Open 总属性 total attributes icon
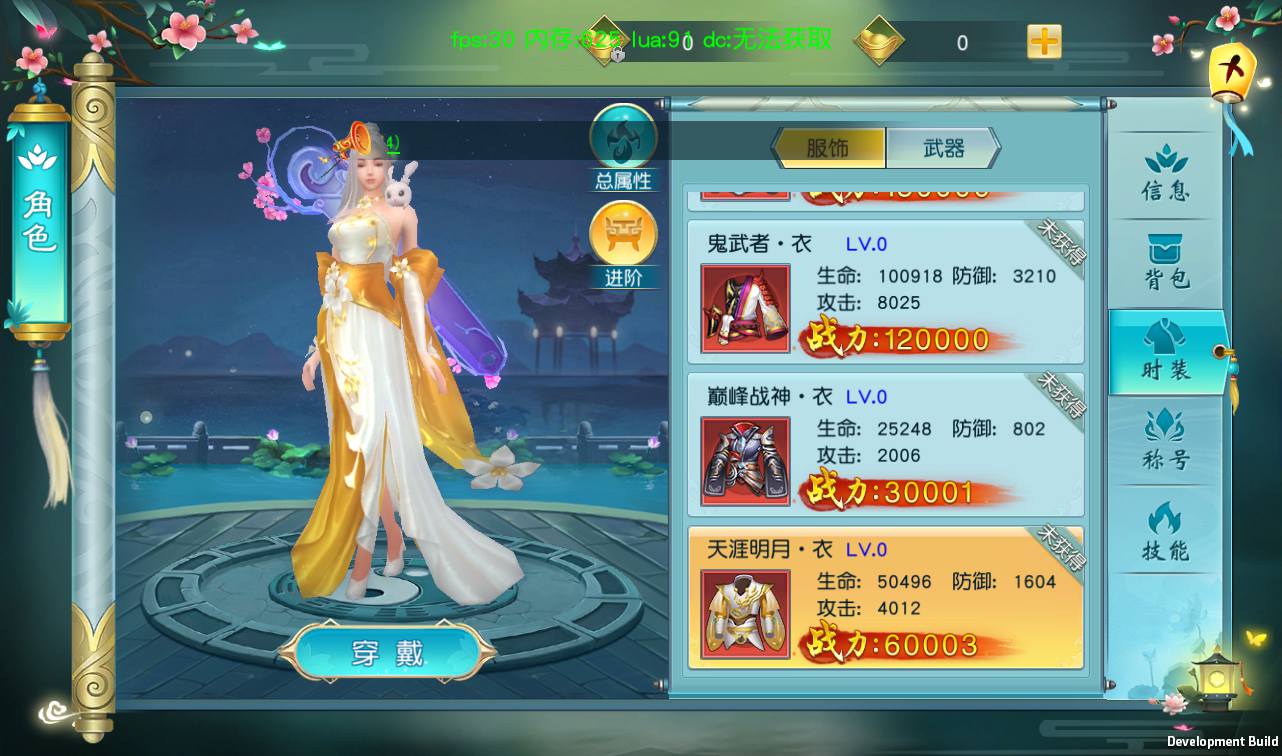Viewport: 1282px width, 756px height. (623, 143)
